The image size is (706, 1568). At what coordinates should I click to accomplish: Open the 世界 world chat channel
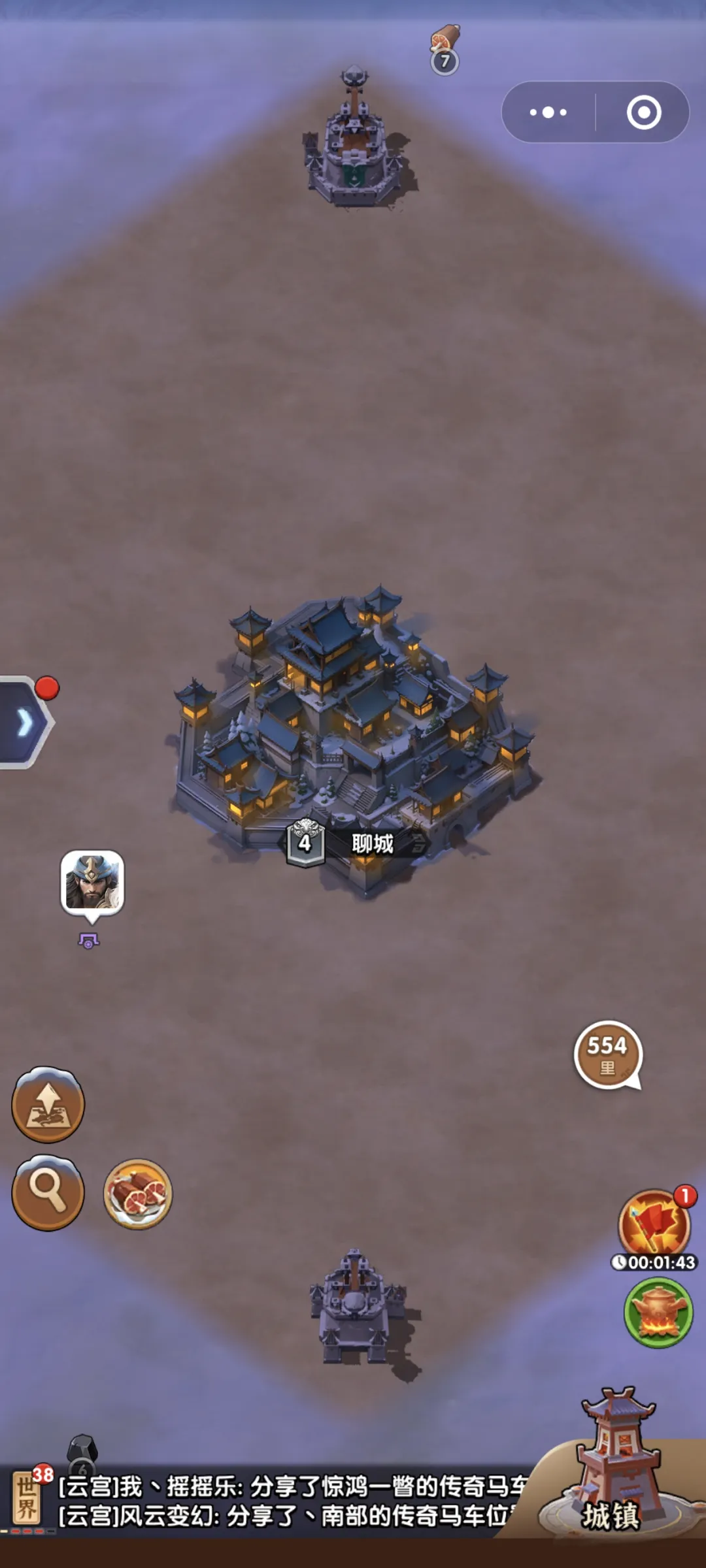coord(27,1500)
